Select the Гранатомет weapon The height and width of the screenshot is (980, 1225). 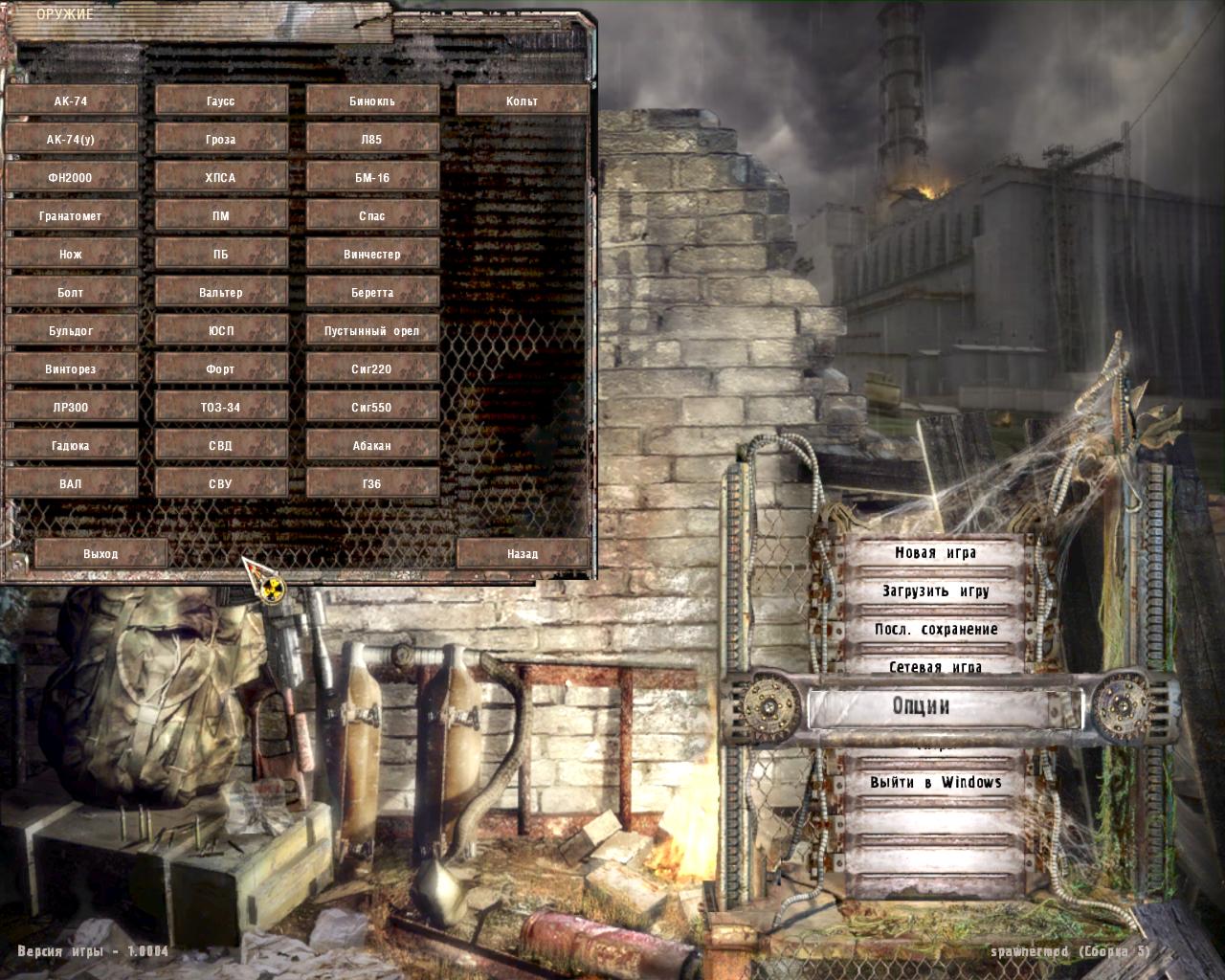72,214
